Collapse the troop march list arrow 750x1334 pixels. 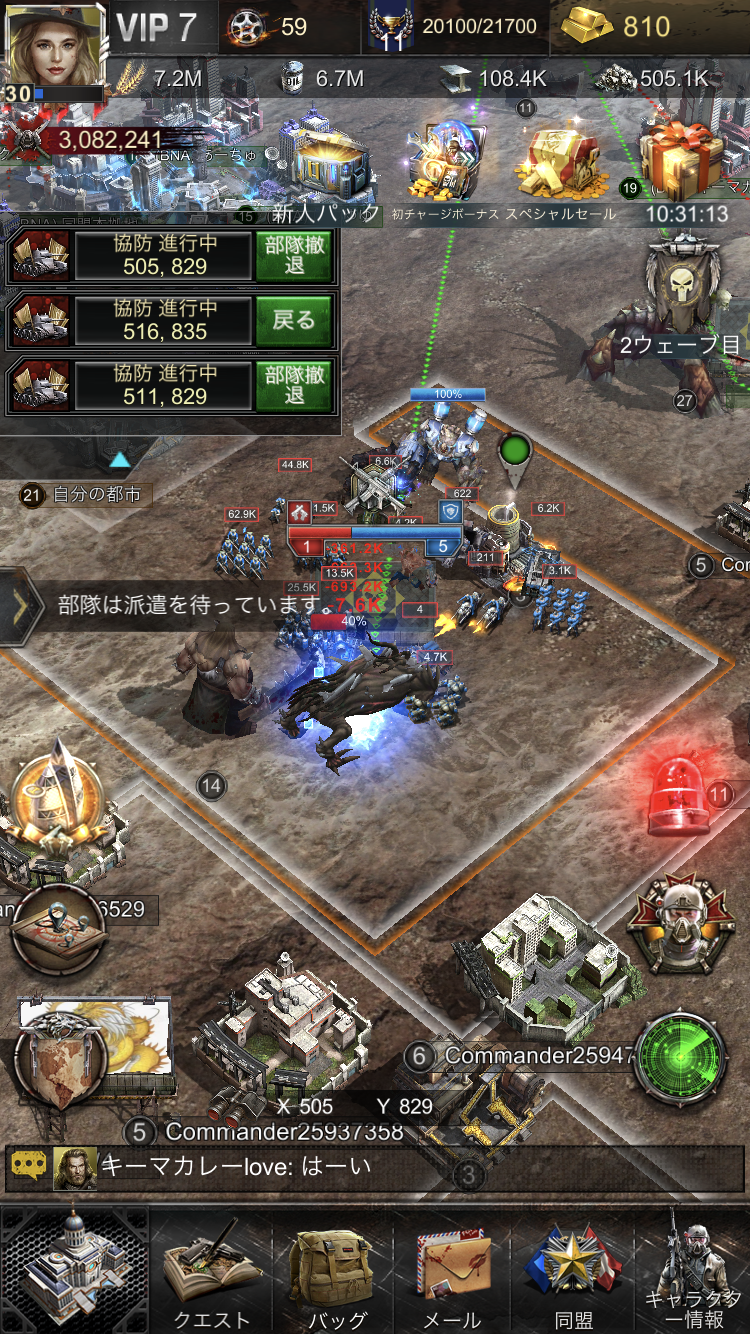120,460
